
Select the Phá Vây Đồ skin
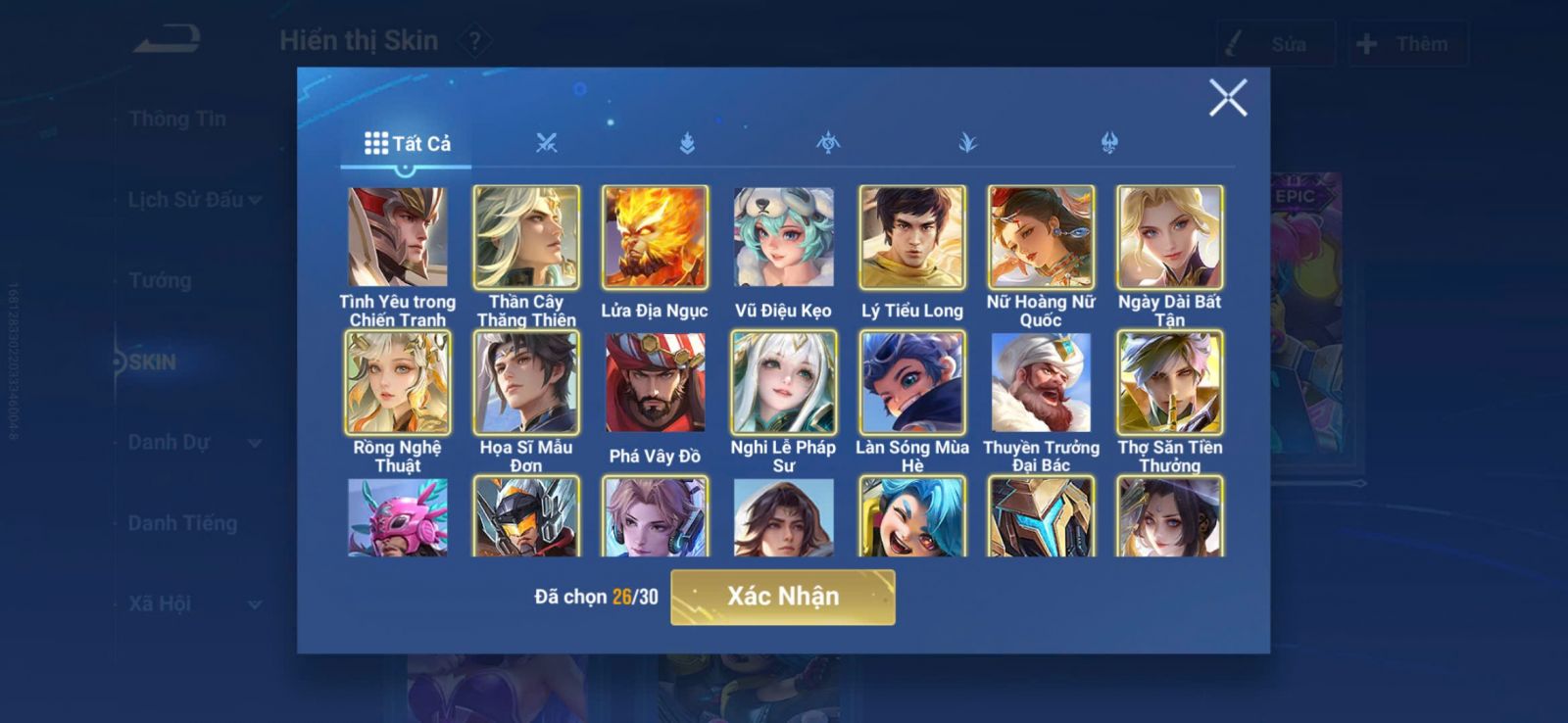coord(655,382)
